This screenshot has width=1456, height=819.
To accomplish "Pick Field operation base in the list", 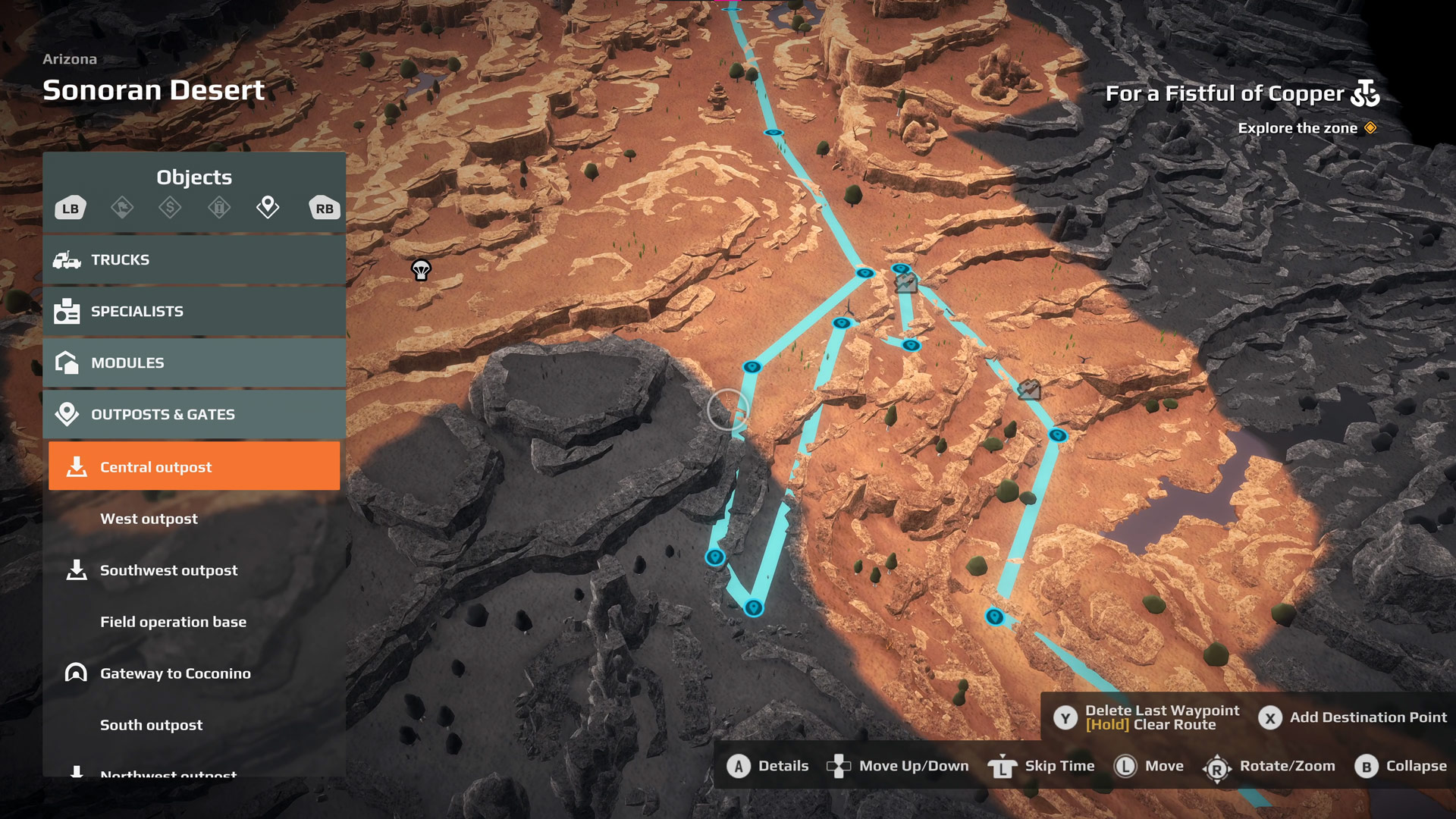I will coord(173,622).
